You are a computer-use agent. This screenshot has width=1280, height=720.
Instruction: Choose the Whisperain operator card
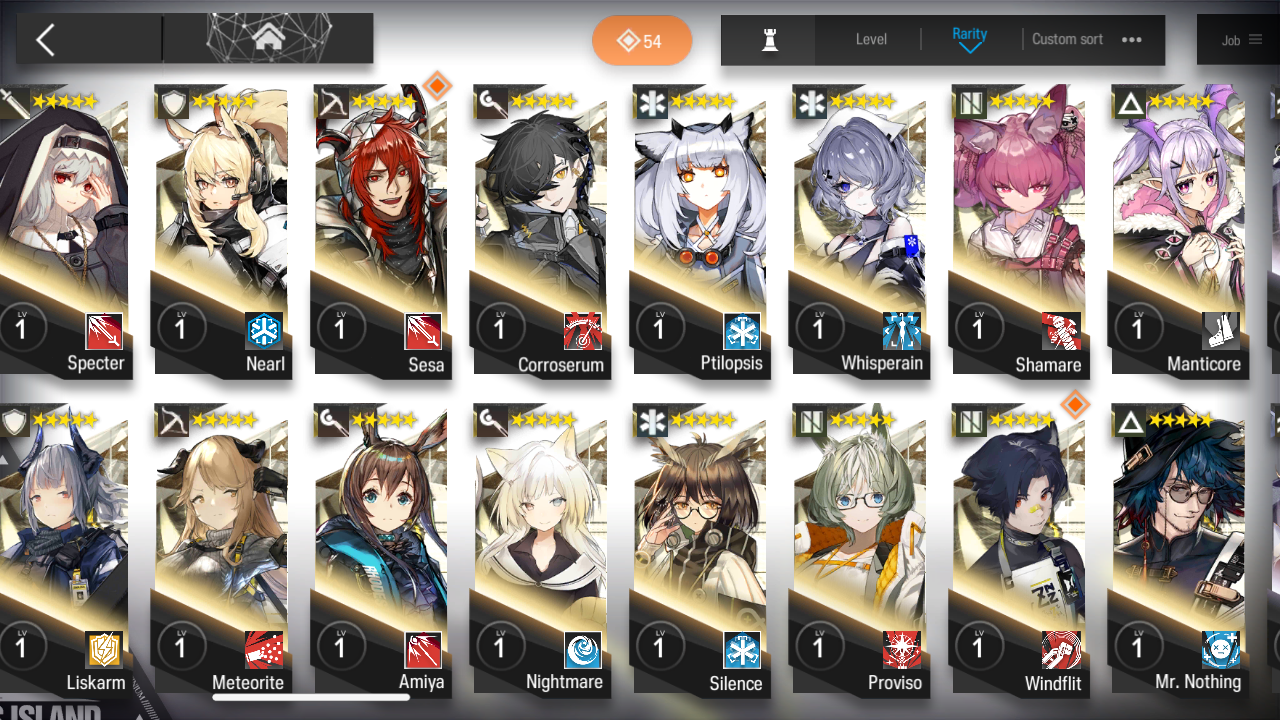(x=860, y=230)
